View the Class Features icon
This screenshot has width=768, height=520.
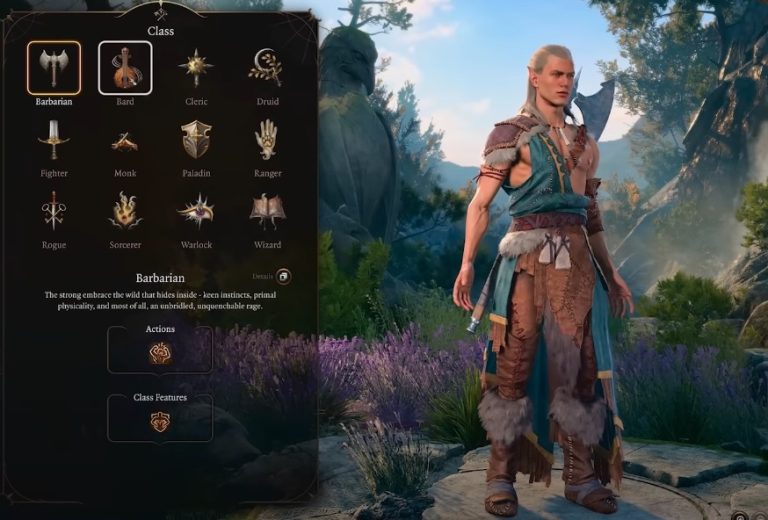[160, 421]
